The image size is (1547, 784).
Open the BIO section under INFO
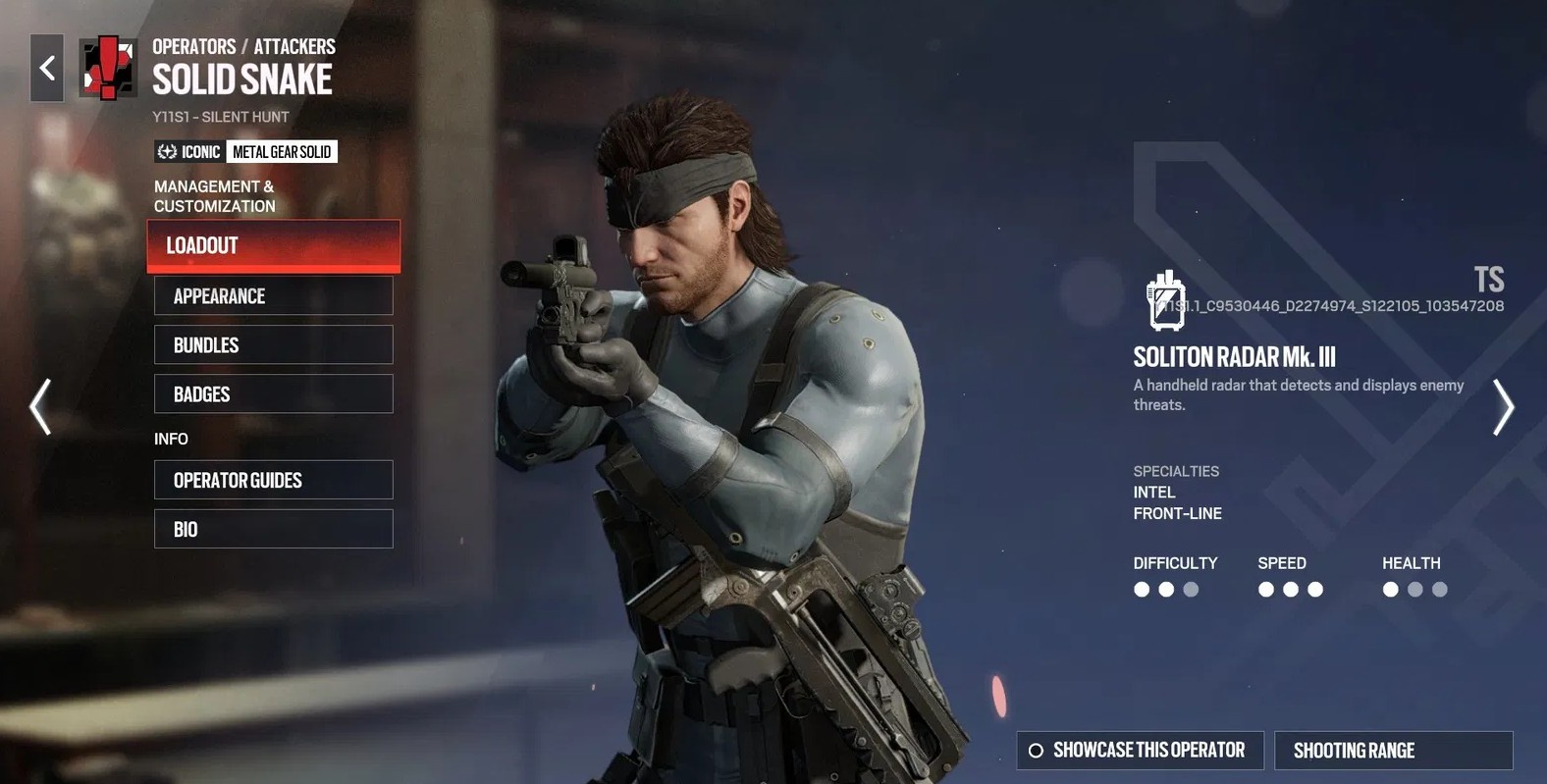coord(273,528)
